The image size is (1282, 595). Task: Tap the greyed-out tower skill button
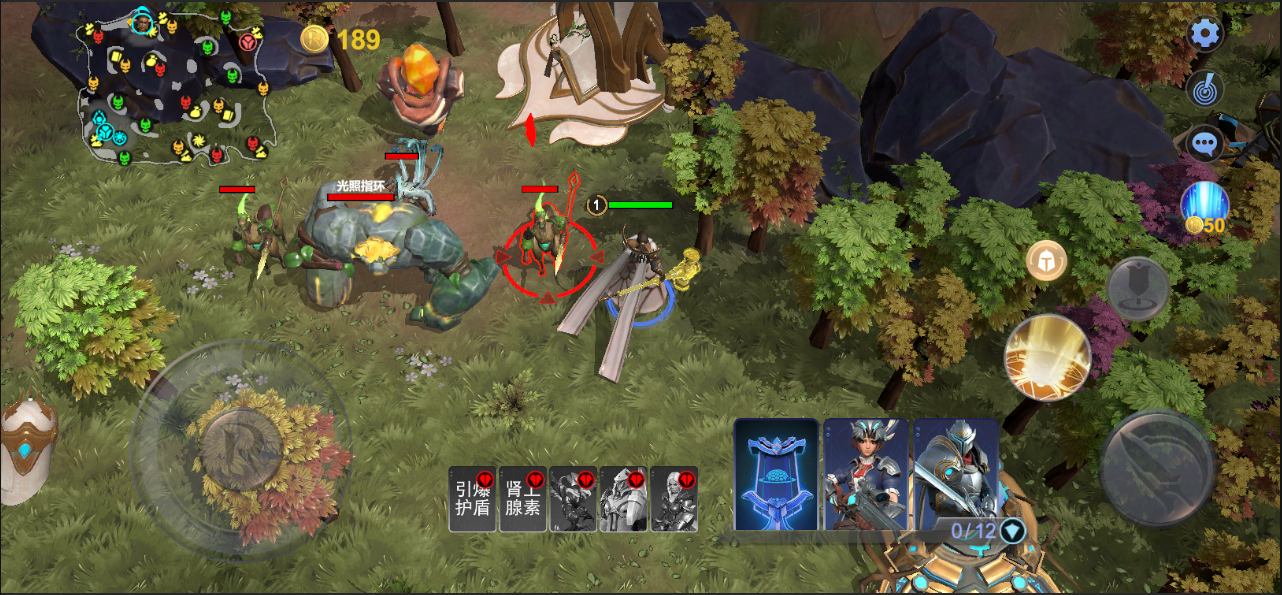pos(1138,289)
